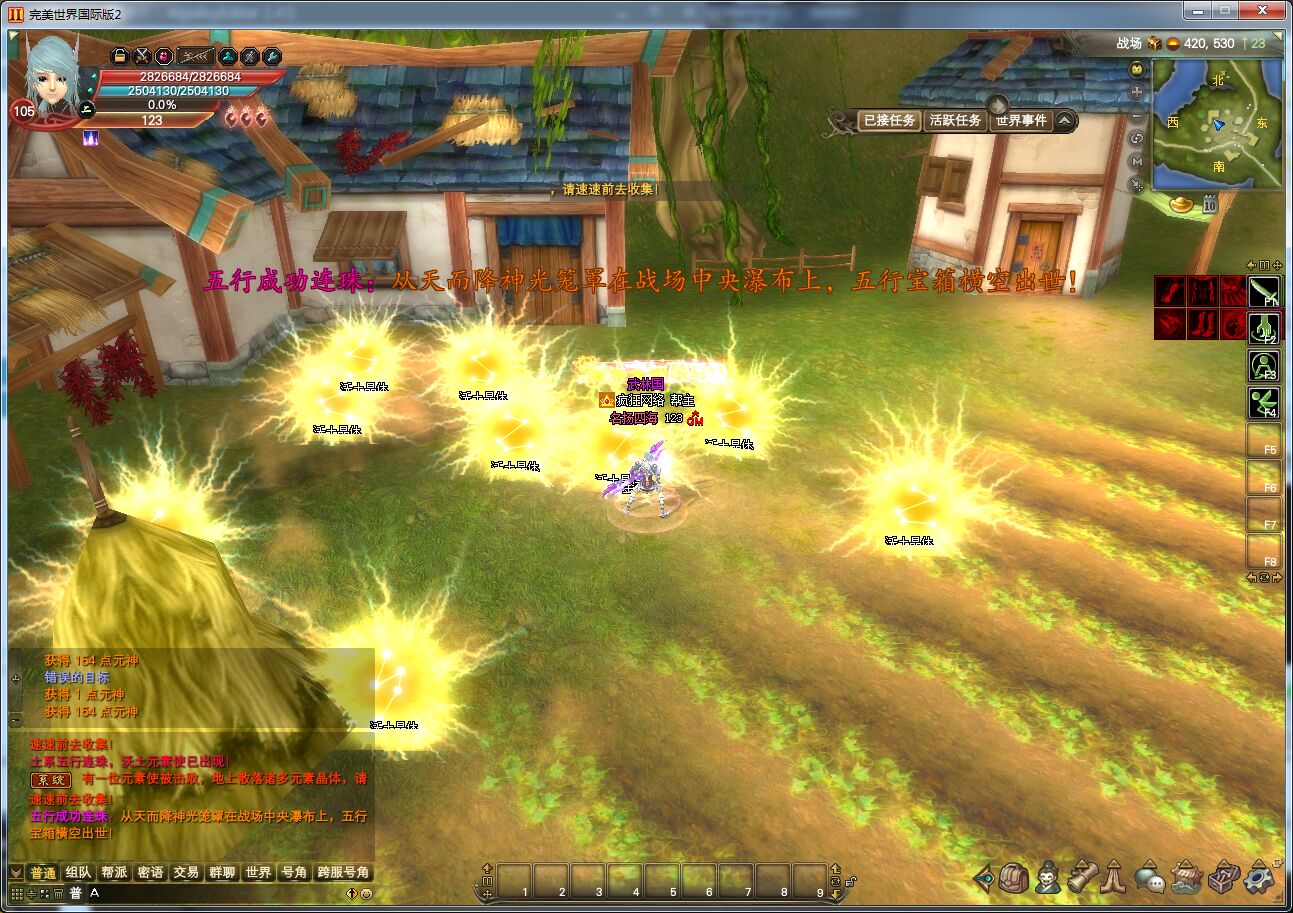The image size is (1293, 913).
Task: Open the backpack inventory icon
Action: (1013, 878)
